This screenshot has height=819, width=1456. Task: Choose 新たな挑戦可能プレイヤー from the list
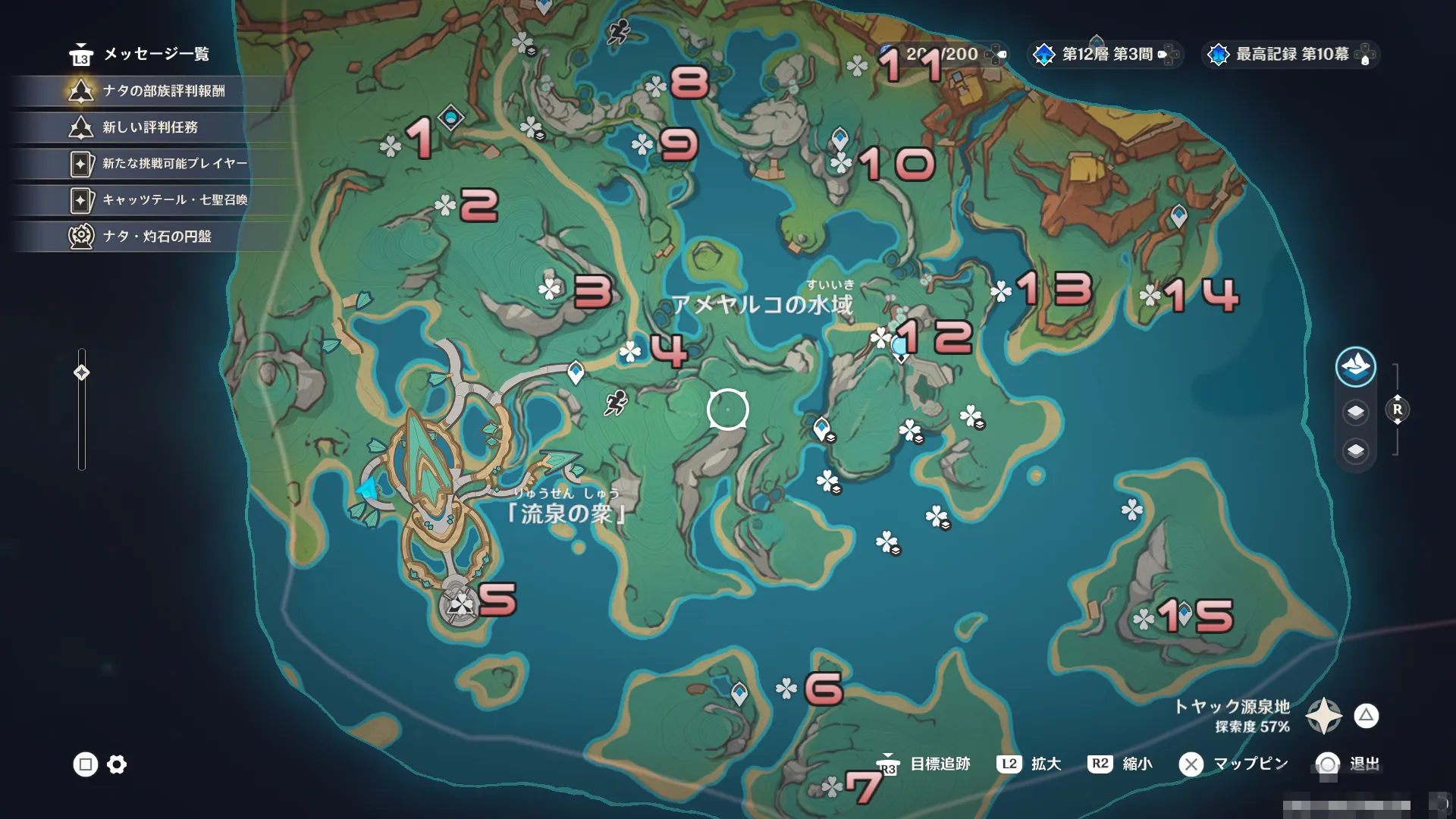174,164
